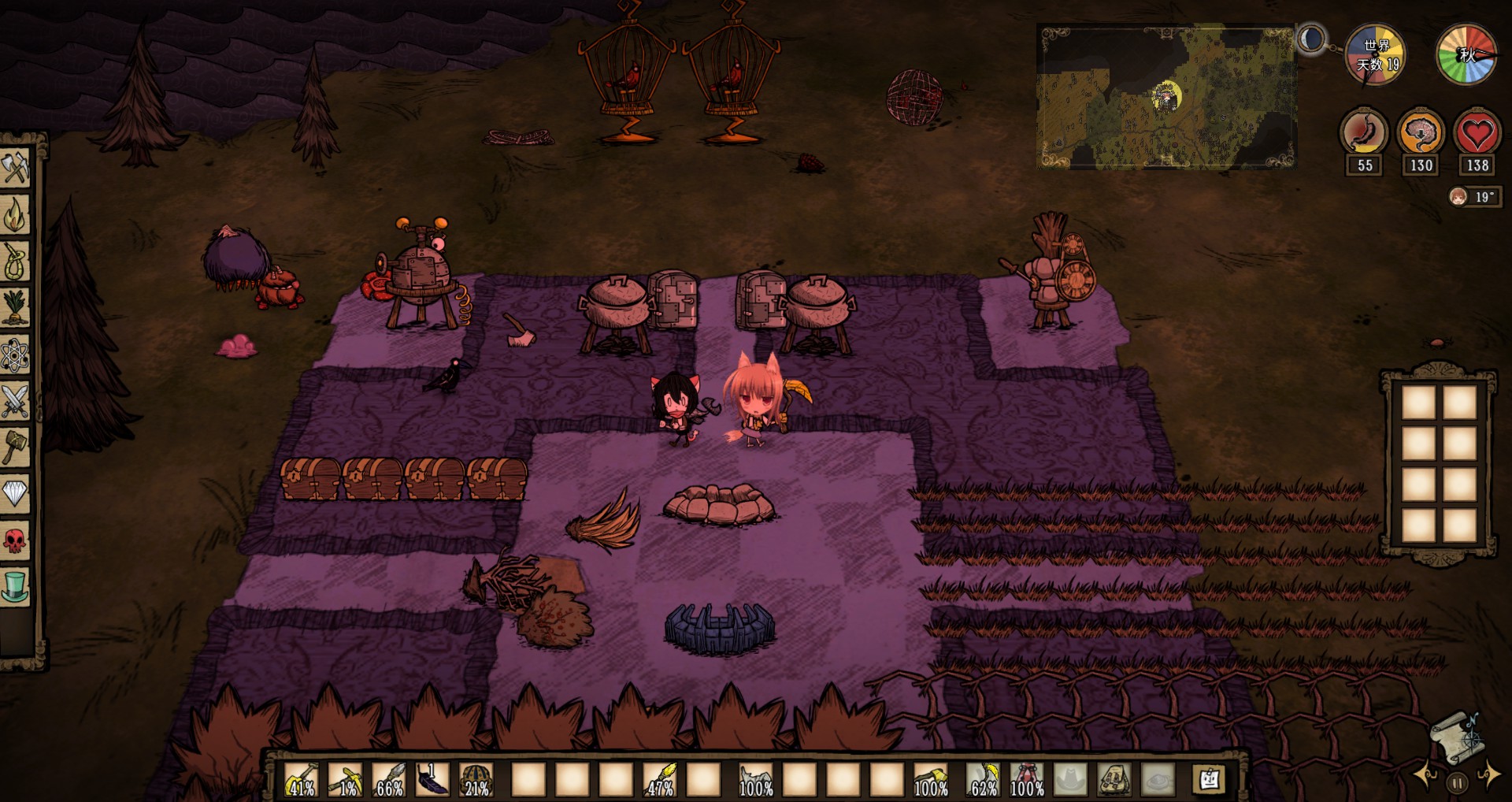Open the full map scroll
The height and width of the screenshot is (802, 1512).
point(1455,736)
